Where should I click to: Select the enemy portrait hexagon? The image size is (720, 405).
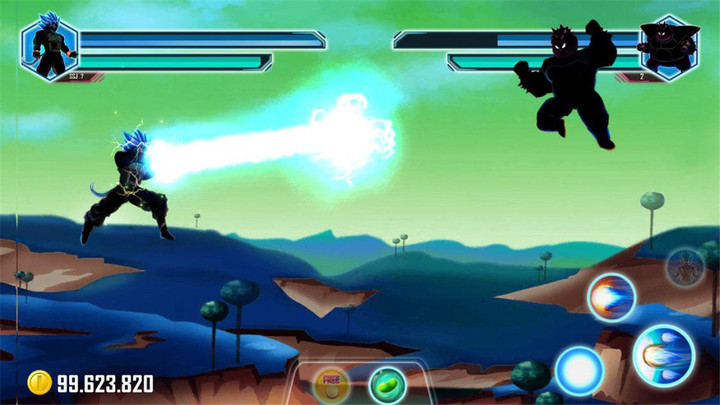(669, 46)
